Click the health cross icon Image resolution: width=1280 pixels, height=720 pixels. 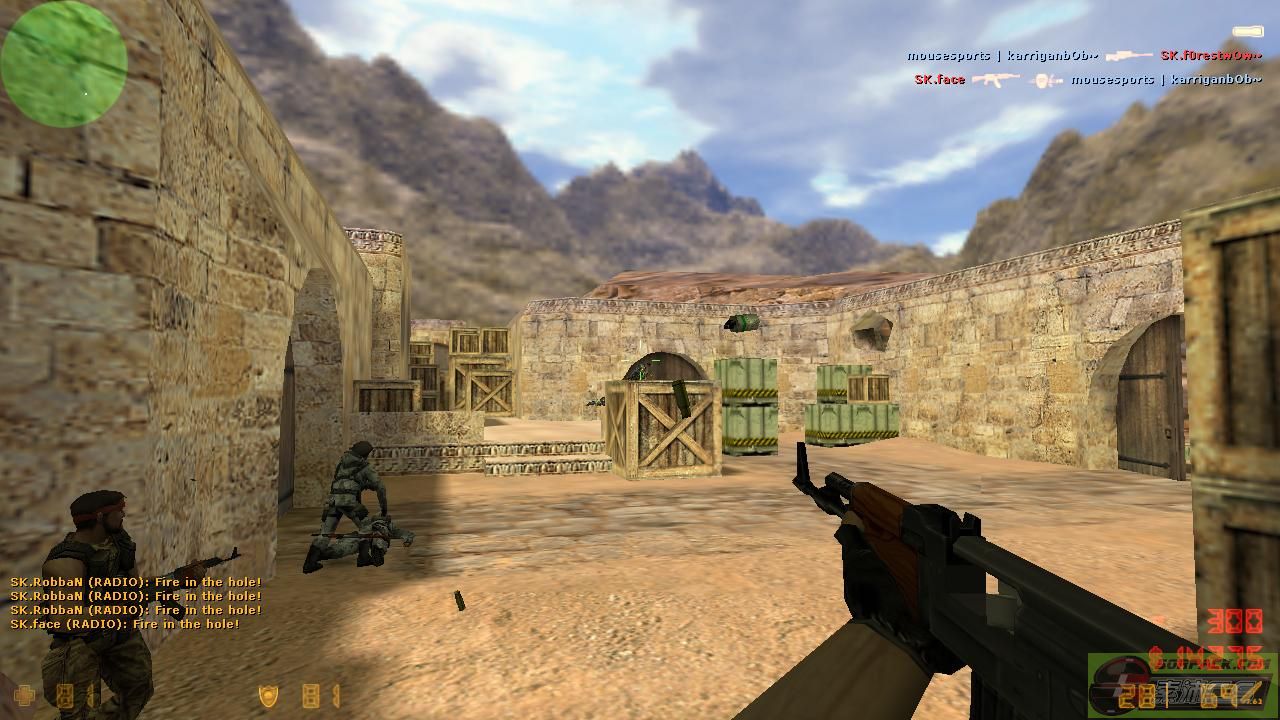point(26,694)
